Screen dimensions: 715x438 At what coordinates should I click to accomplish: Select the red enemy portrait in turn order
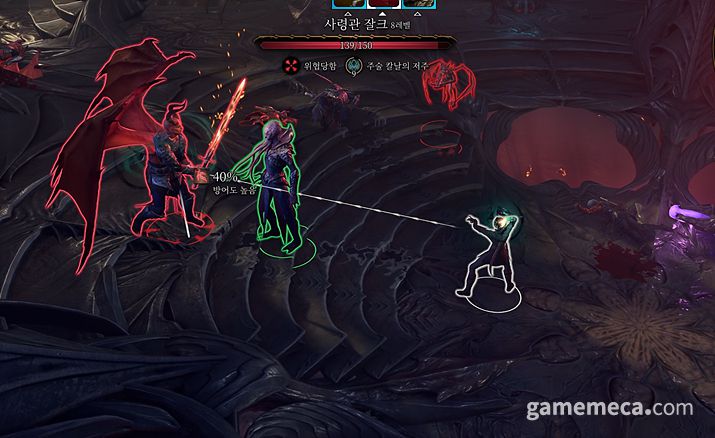coord(384,4)
